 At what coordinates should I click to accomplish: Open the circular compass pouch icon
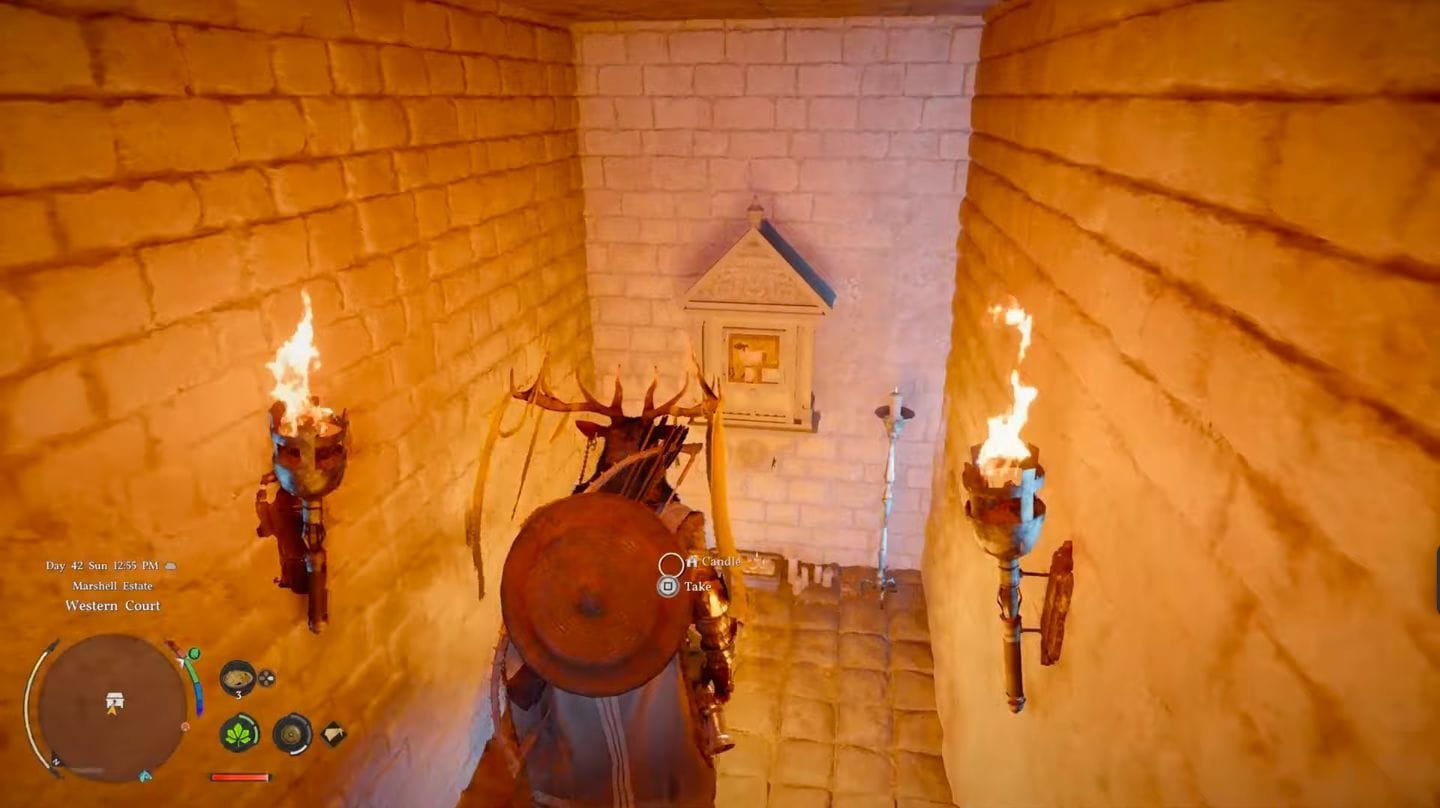point(292,734)
